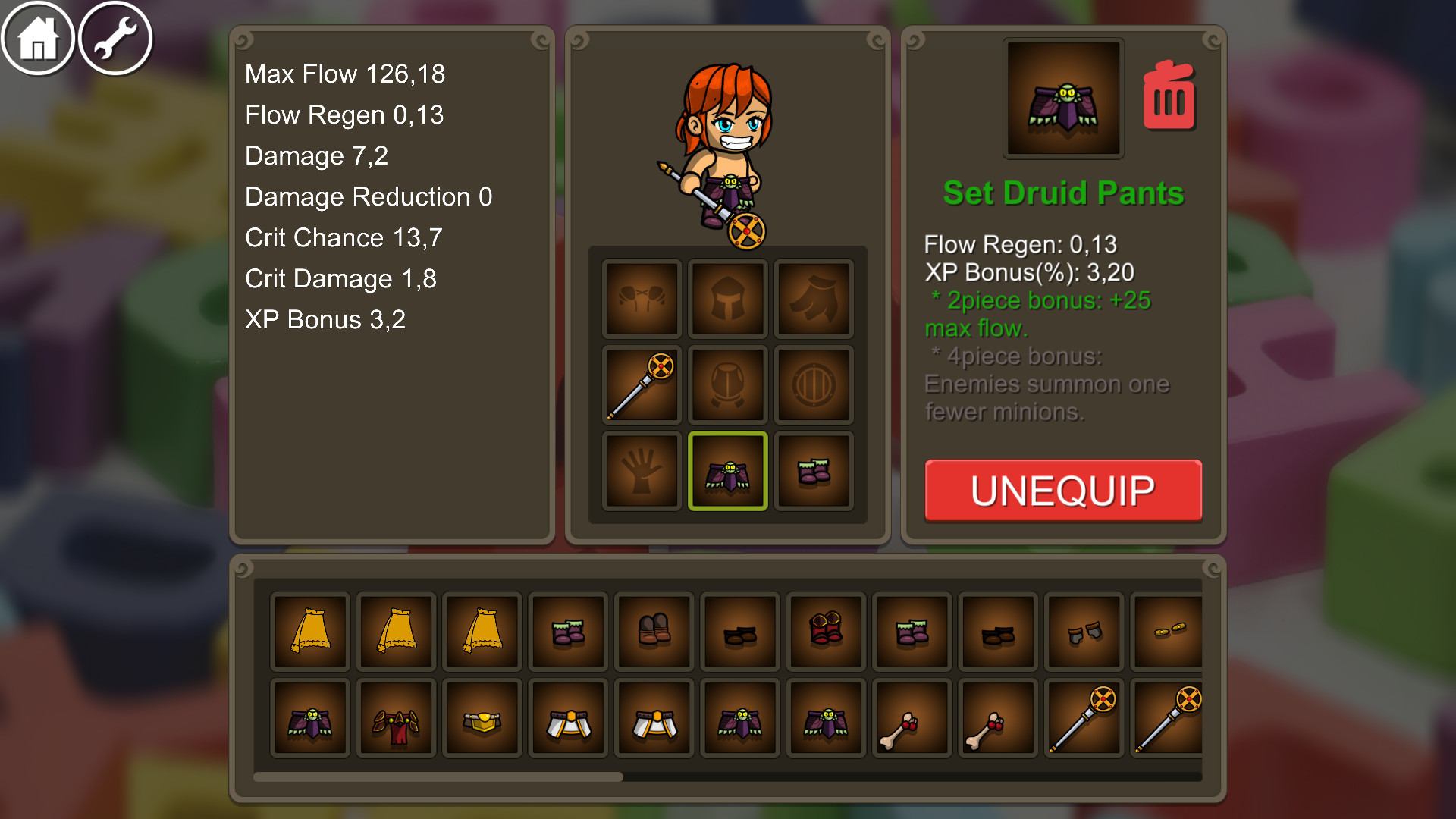This screenshot has width=1456, height=819.
Task: Click the helmet equipment slot
Action: tap(727, 298)
